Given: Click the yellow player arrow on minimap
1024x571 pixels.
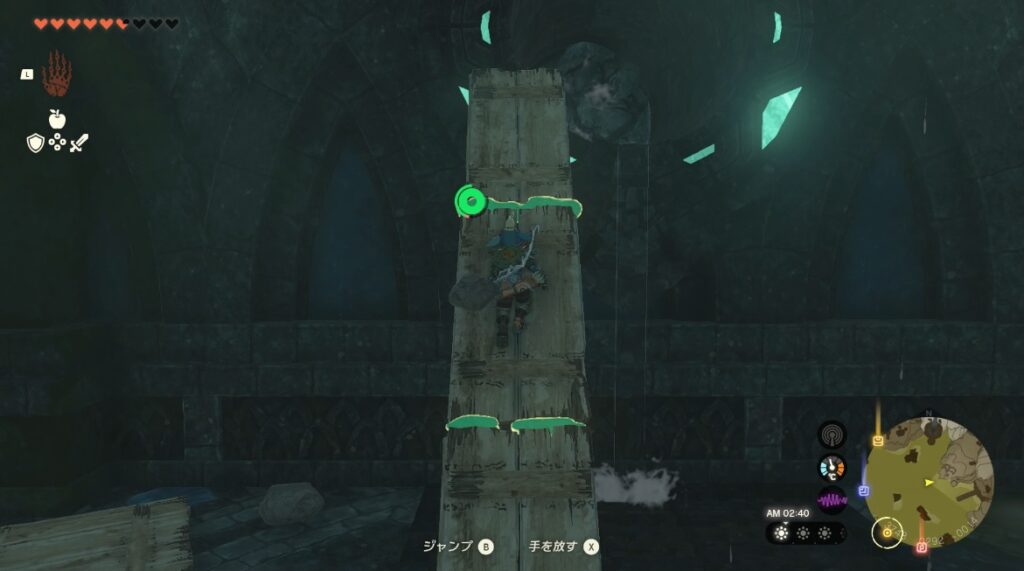Looking at the screenshot, I should [930, 482].
